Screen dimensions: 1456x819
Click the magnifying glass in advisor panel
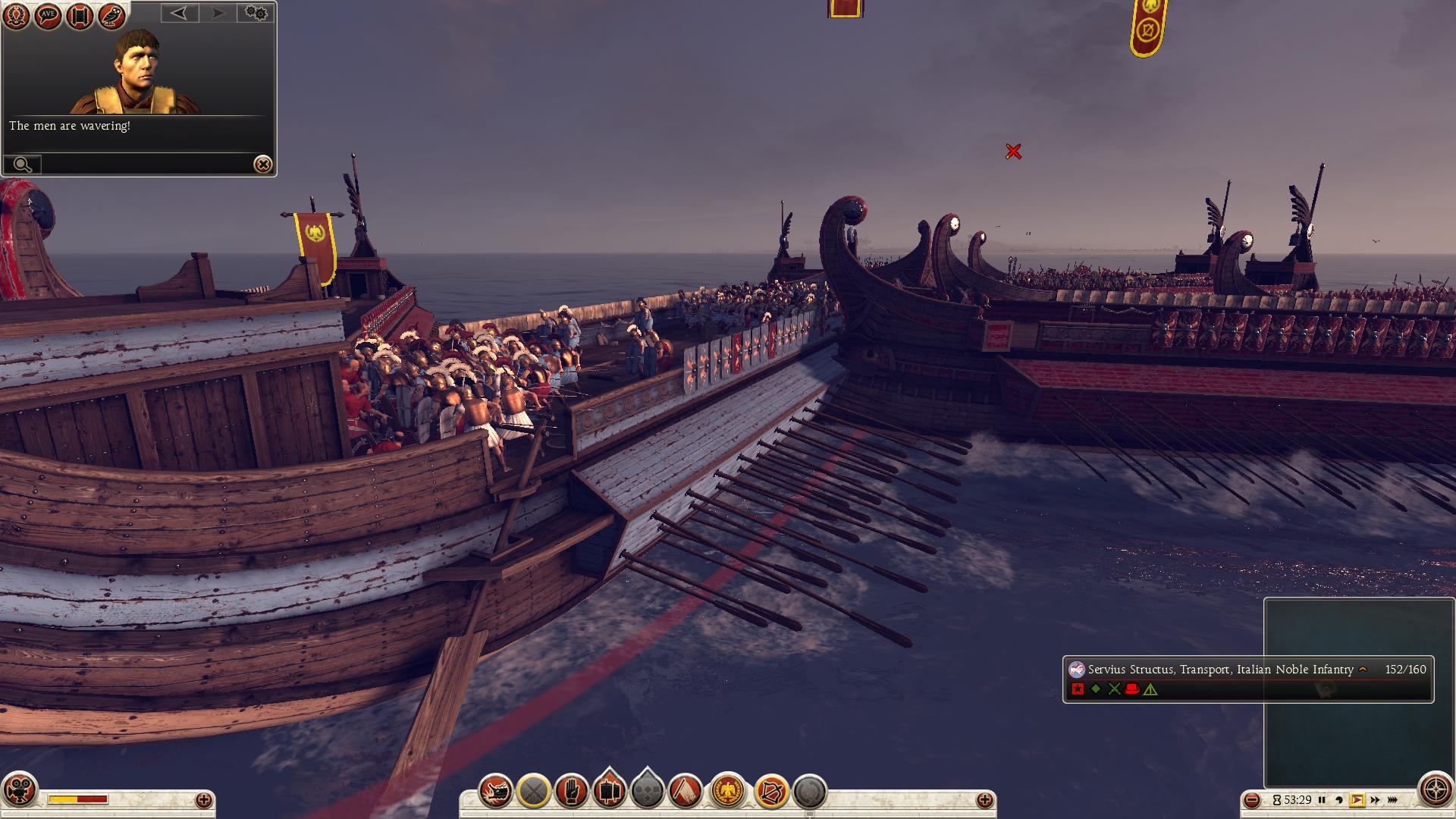pos(23,165)
